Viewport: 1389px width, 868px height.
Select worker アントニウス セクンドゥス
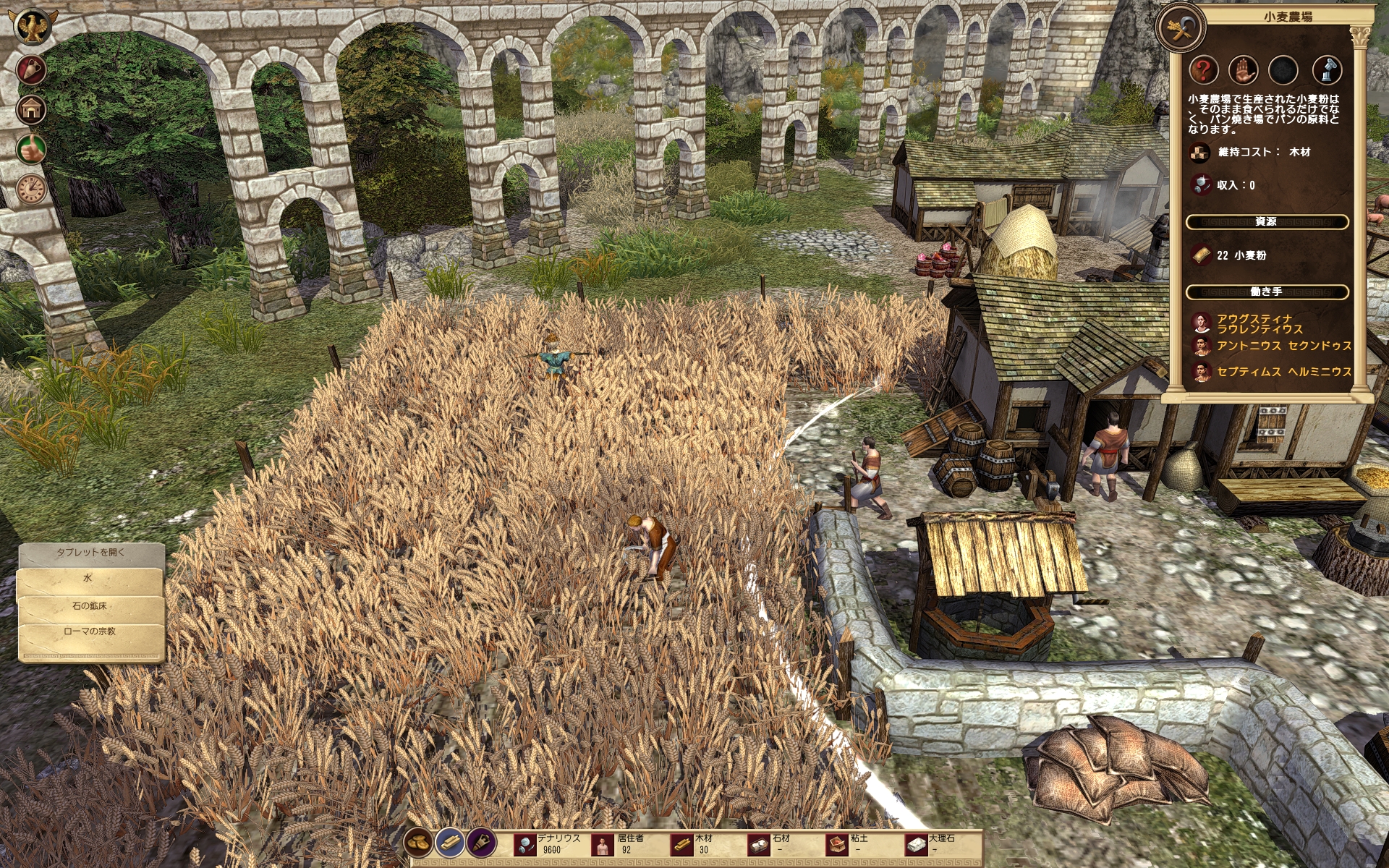[1283, 346]
